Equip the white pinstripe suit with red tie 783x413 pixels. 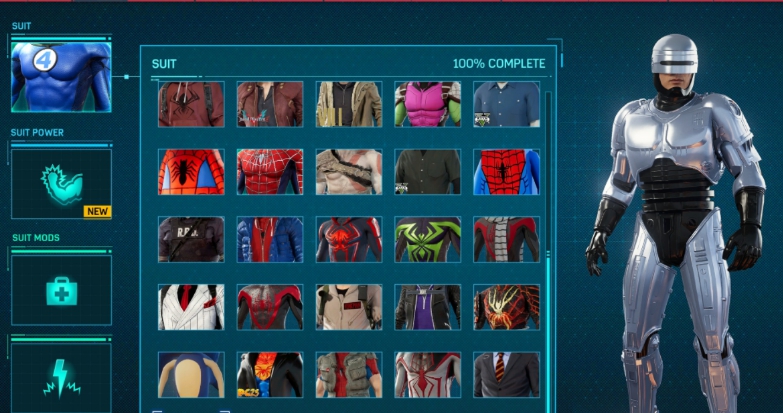[191, 307]
